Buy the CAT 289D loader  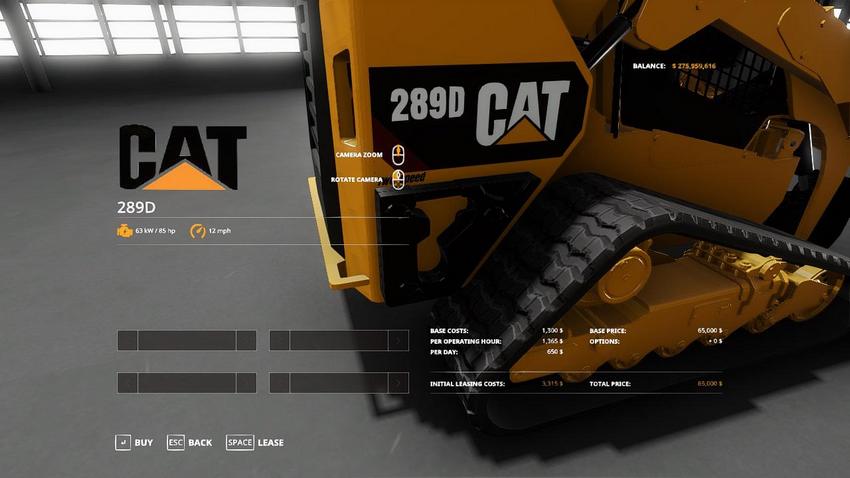[x=134, y=442]
